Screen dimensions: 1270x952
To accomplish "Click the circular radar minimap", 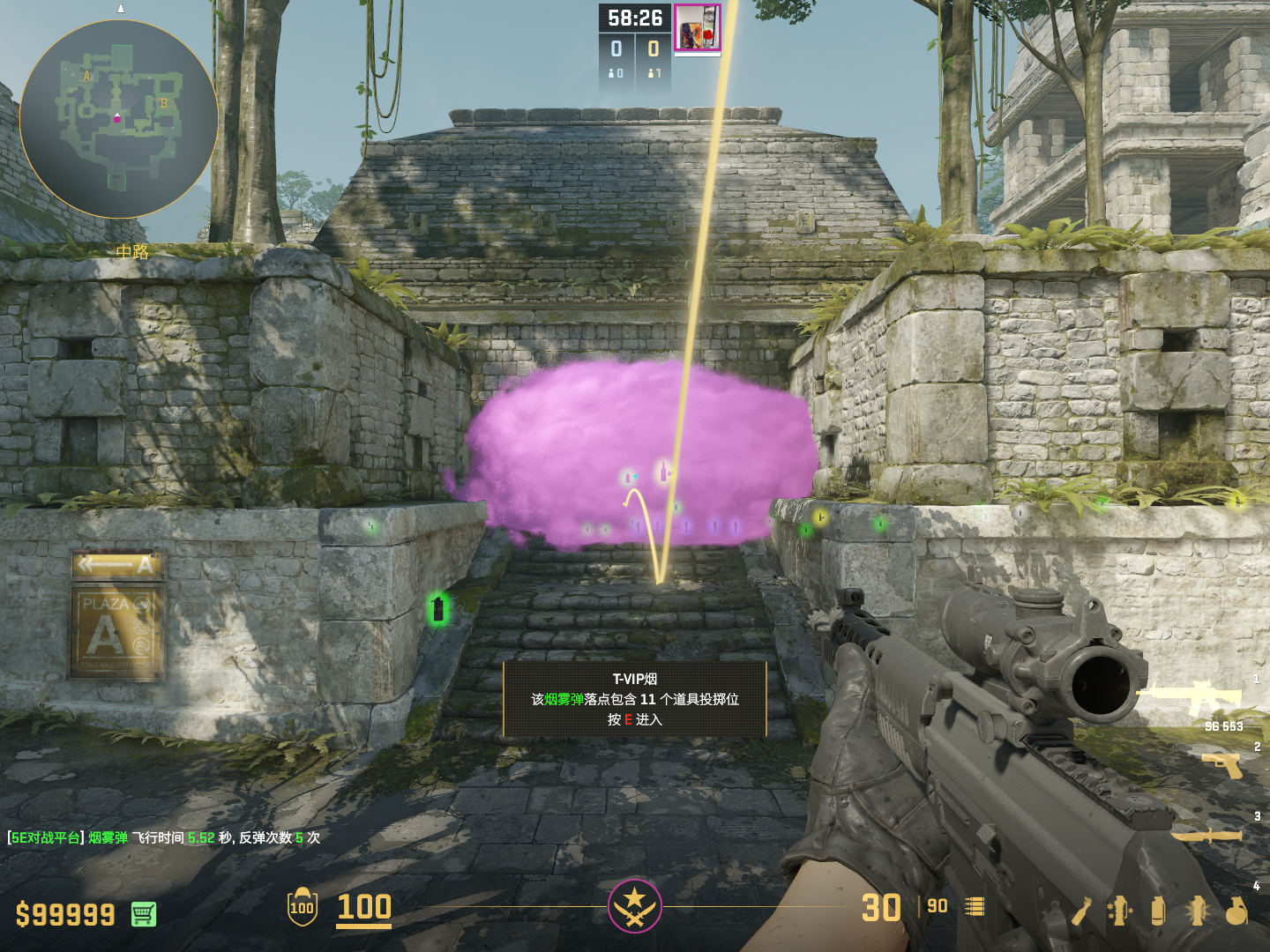I will pos(118,119).
